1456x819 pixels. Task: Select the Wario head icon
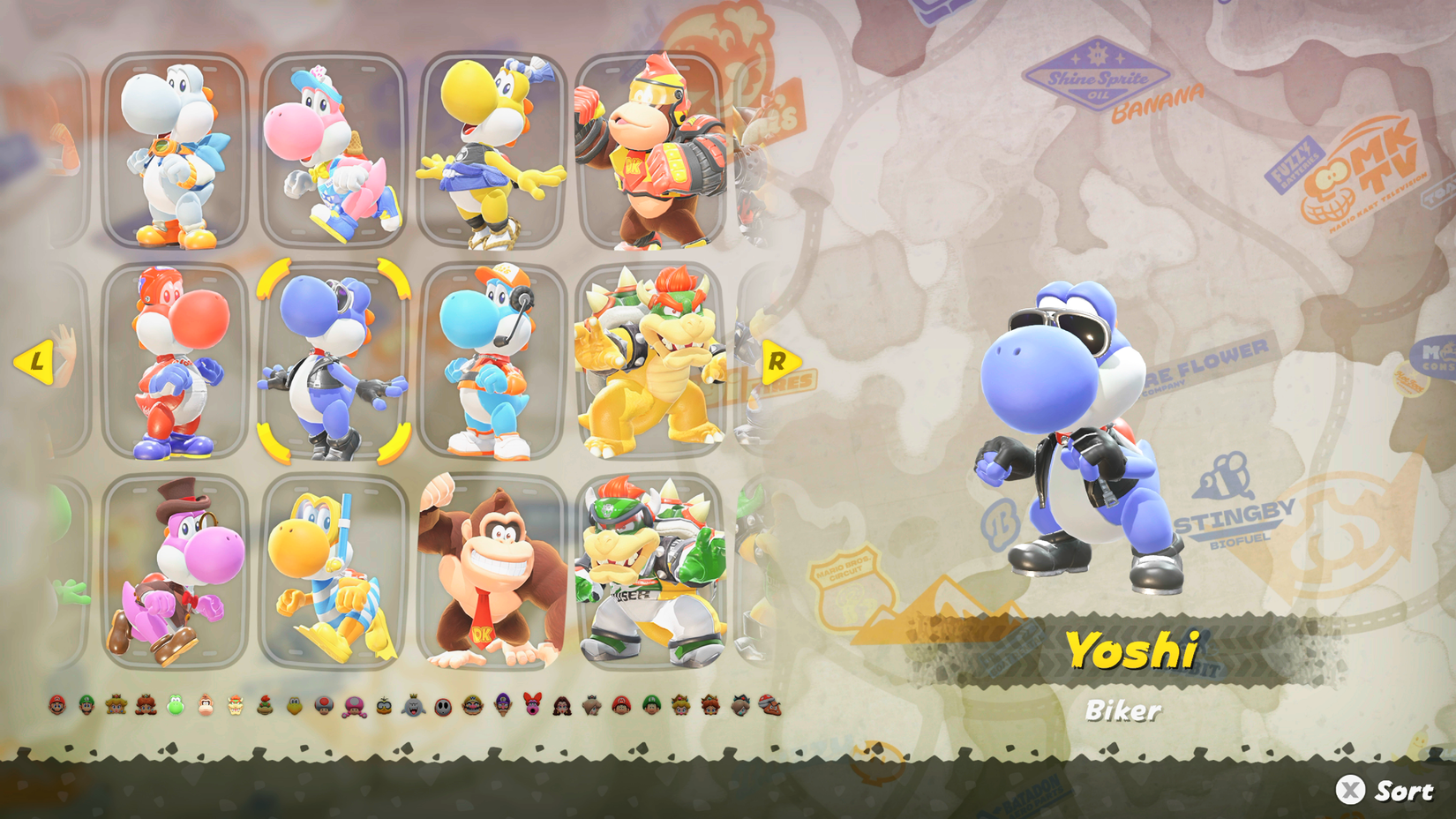471,706
